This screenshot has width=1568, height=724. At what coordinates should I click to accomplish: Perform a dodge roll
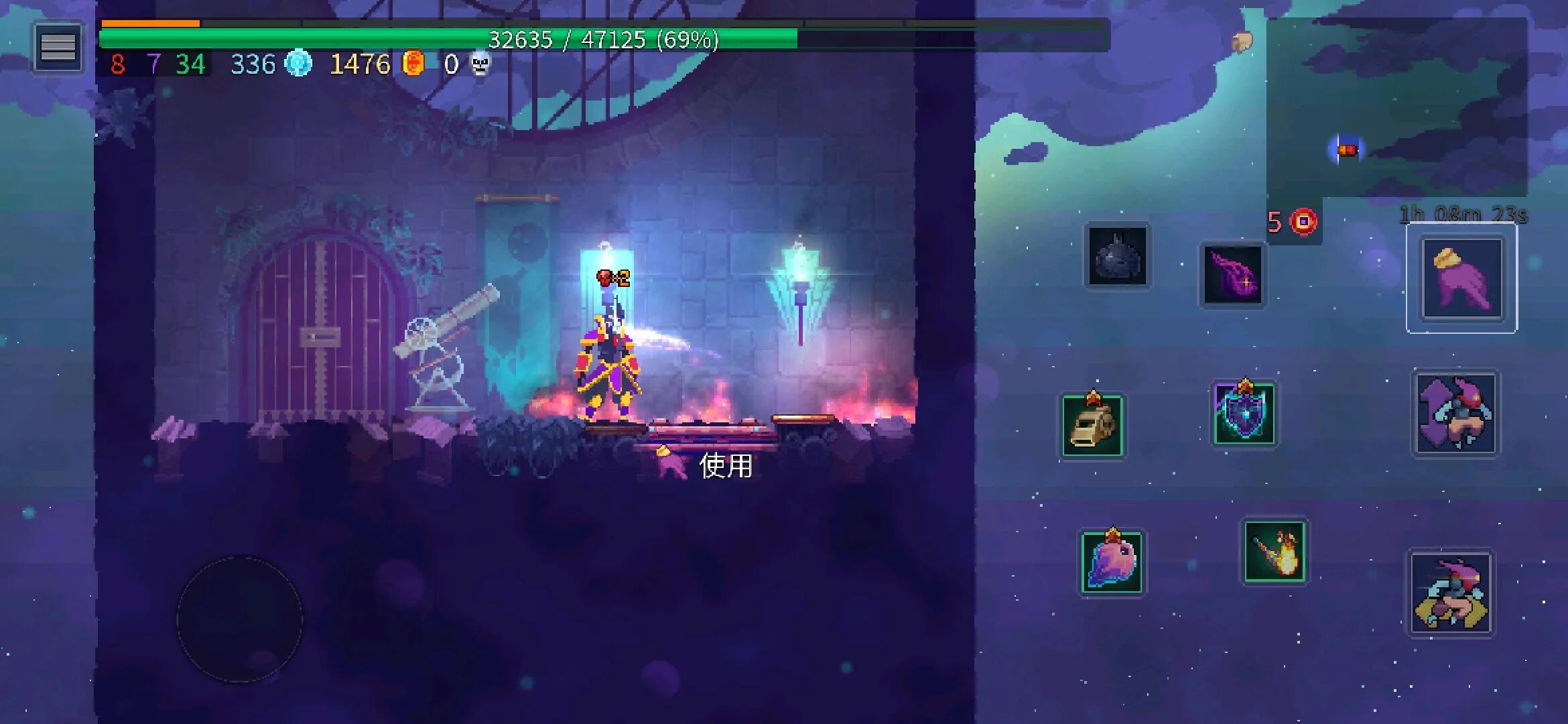coord(1451,594)
